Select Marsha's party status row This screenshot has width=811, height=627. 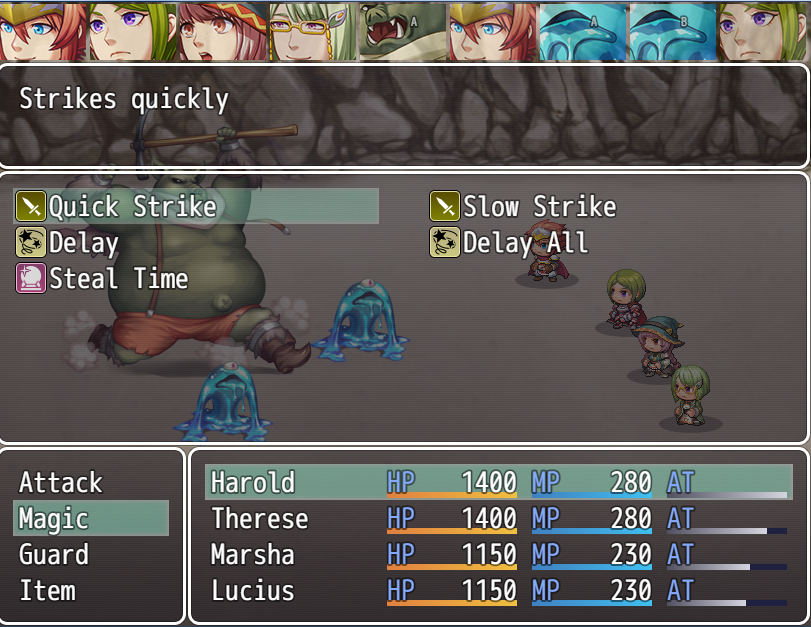(498, 555)
